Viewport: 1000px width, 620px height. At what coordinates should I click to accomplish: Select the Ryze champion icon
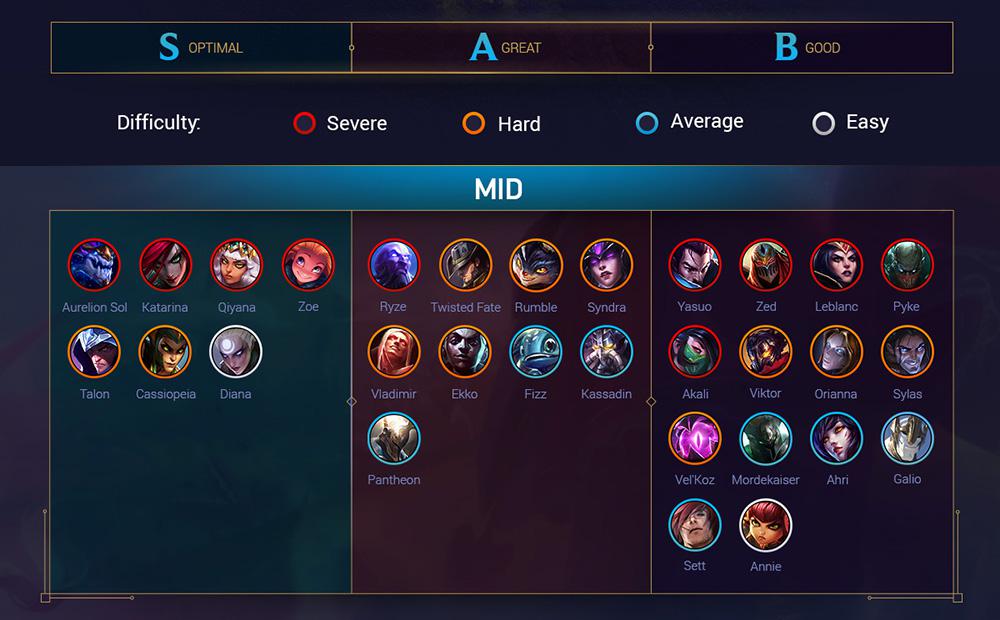(x=394, y=265)
